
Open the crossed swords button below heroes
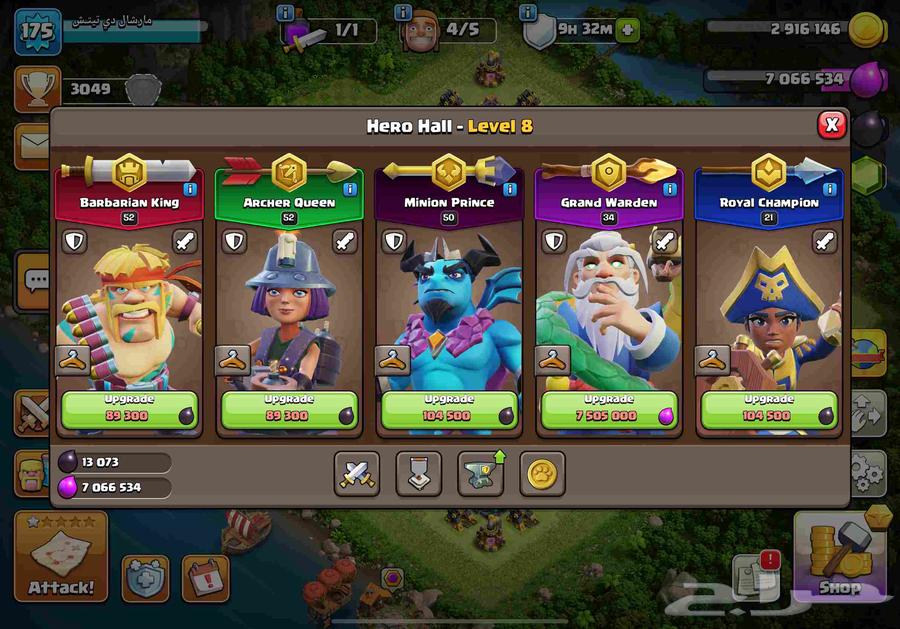pos(357,473)
